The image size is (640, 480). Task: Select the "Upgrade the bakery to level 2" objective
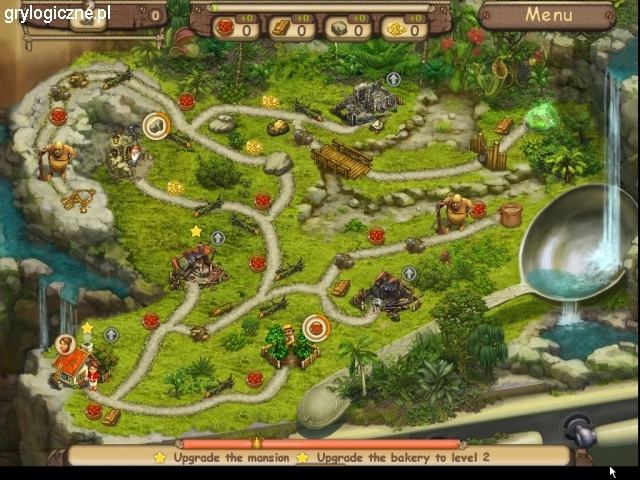(x=402, y=457)
